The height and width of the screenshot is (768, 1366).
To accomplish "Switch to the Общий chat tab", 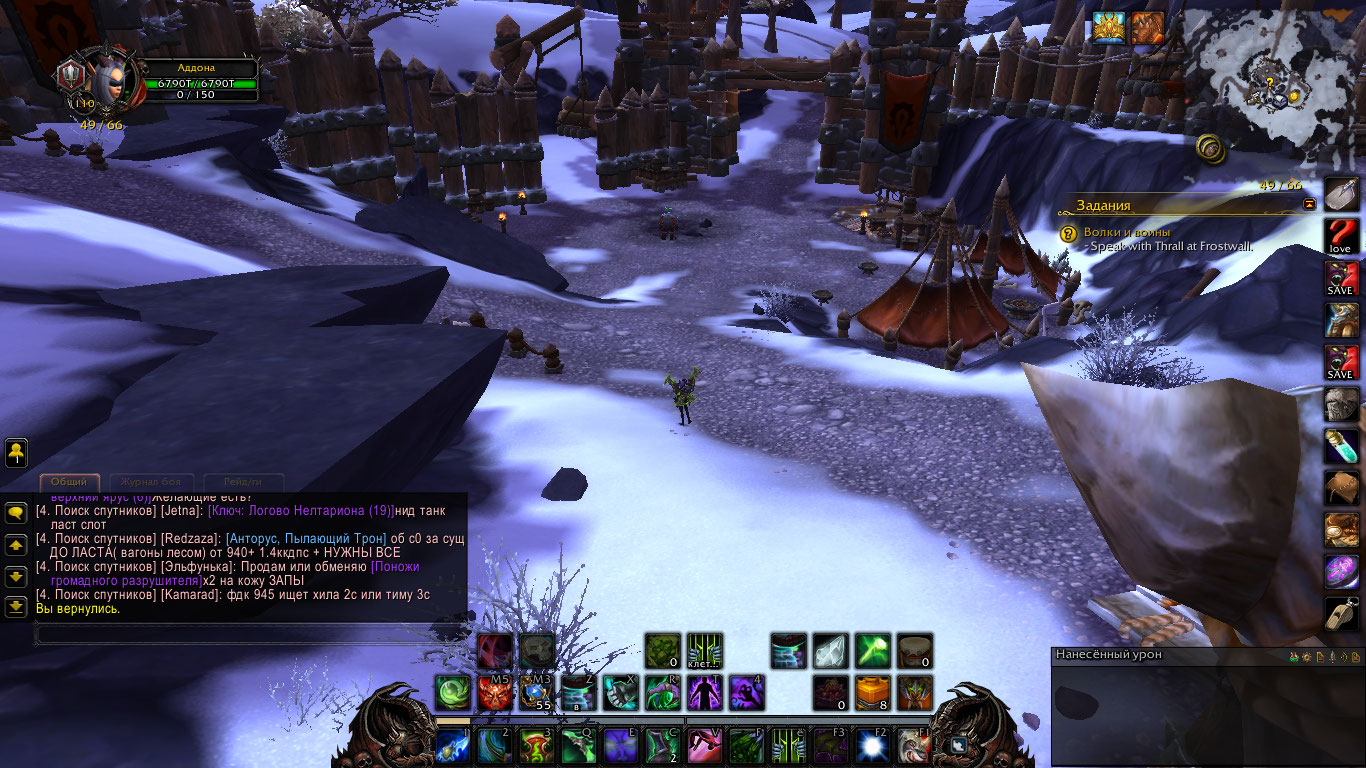I will click(x=69, y=481).
